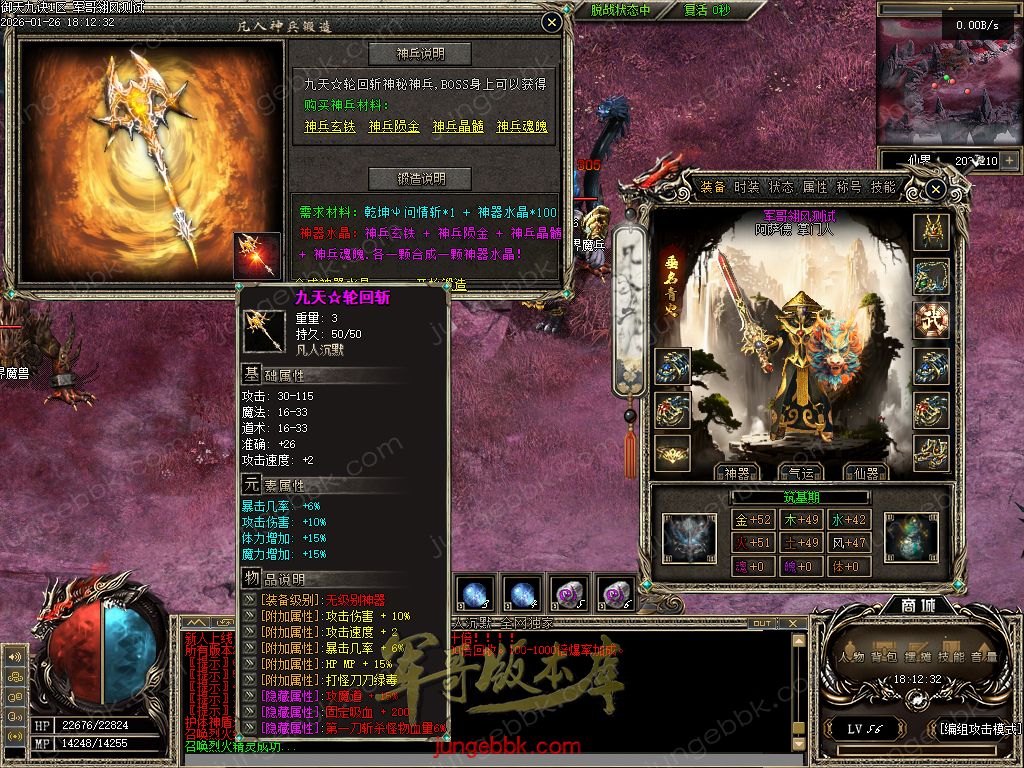Click the 神兵说明 header button
The height and width of the screenshot is (768, 1024).
click(x=420, y=54)
